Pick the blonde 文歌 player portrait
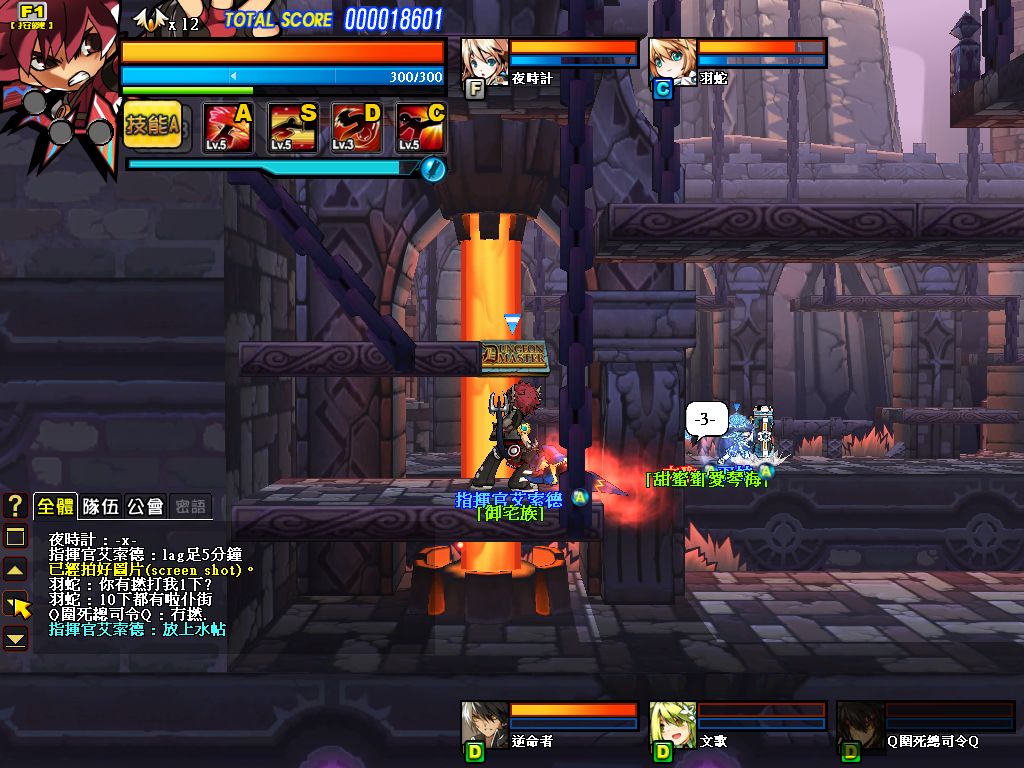Viewport: 1024px width, 768px height. [673, 725]
